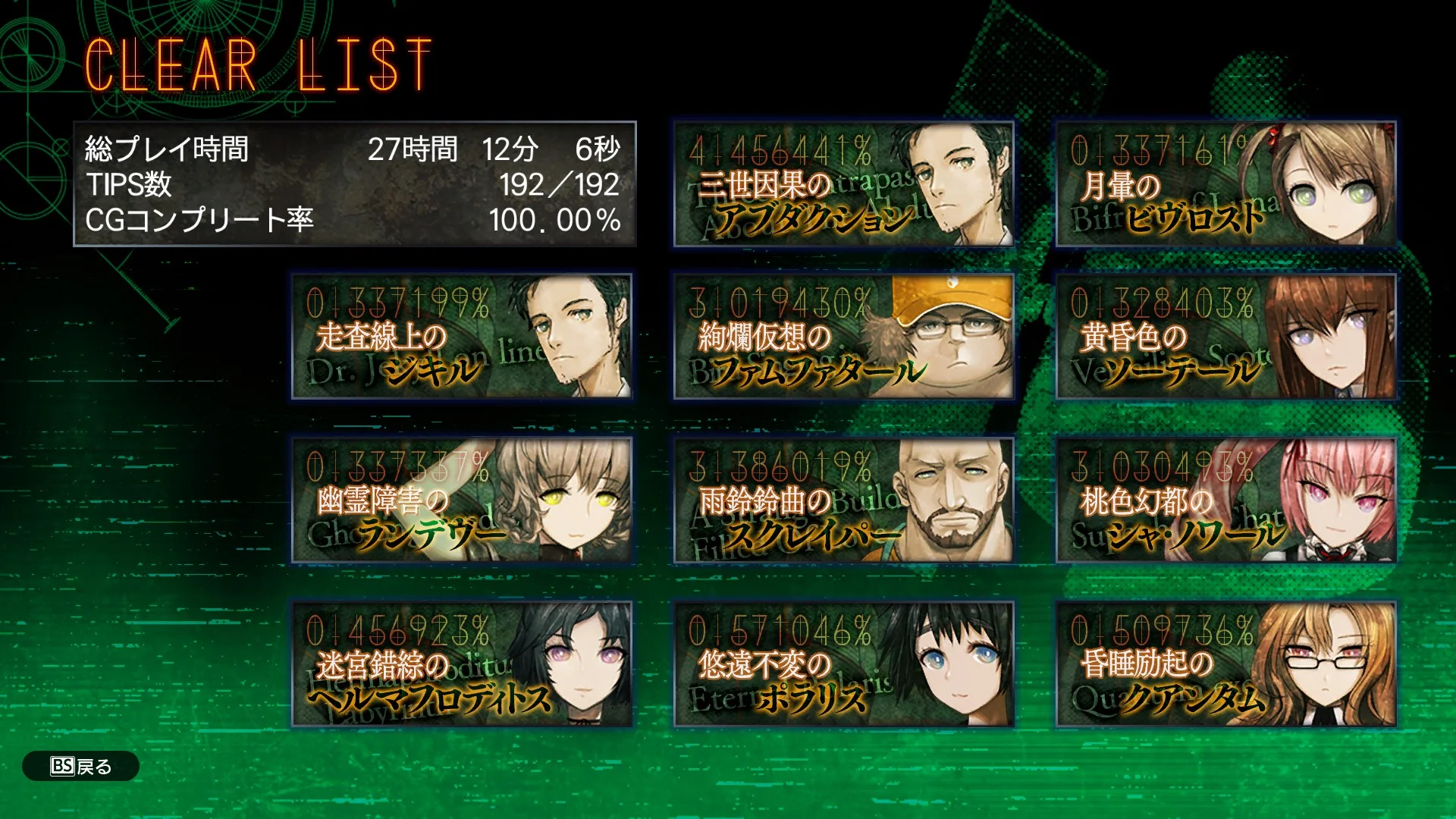The height and width of the screenshot is (819, 1456).
Task: Choose the 月暈のビヴロスト chapter tile
Action: pos(1225,184)
